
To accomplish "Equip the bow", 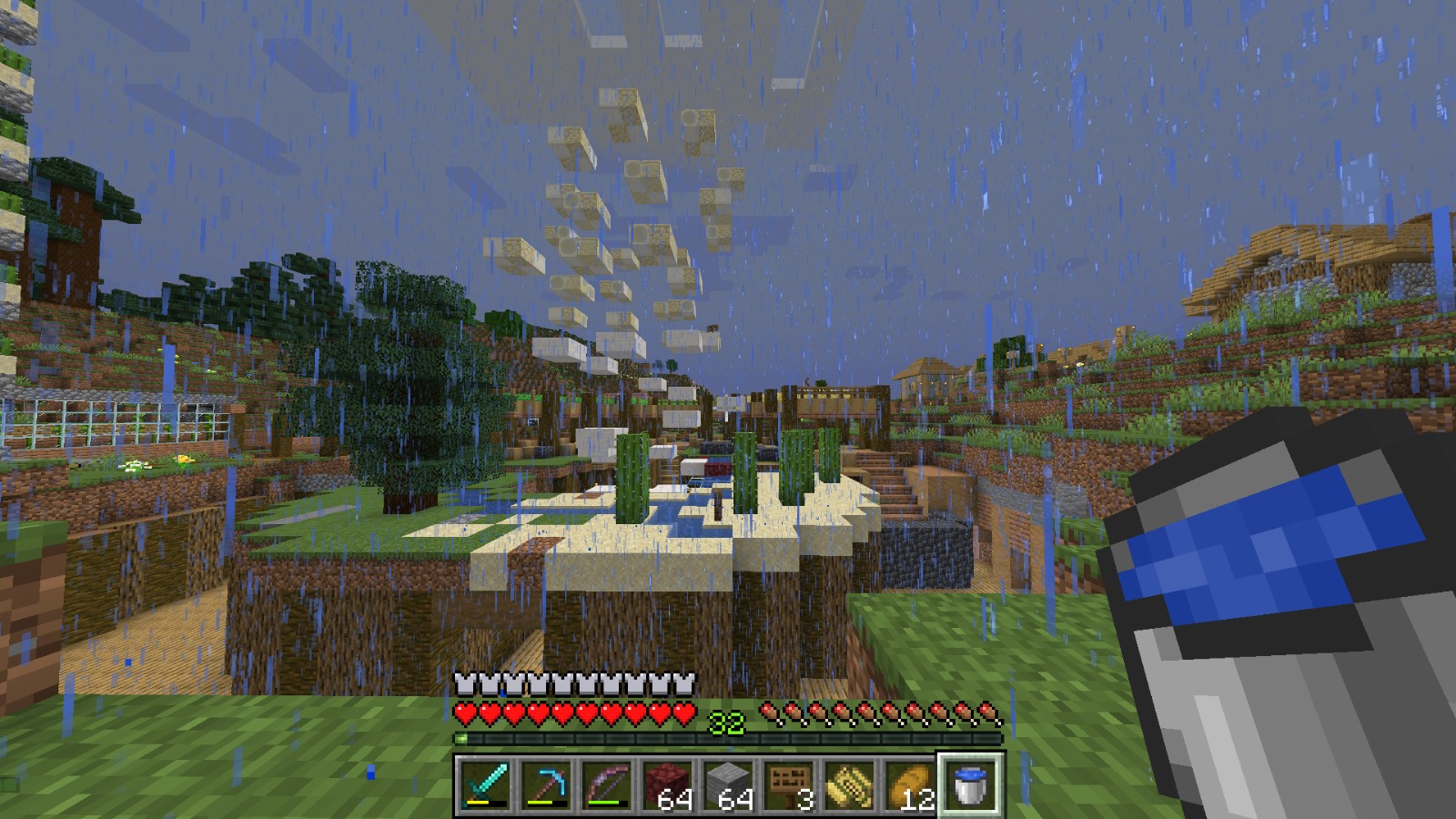I will [x=607, y=784].
